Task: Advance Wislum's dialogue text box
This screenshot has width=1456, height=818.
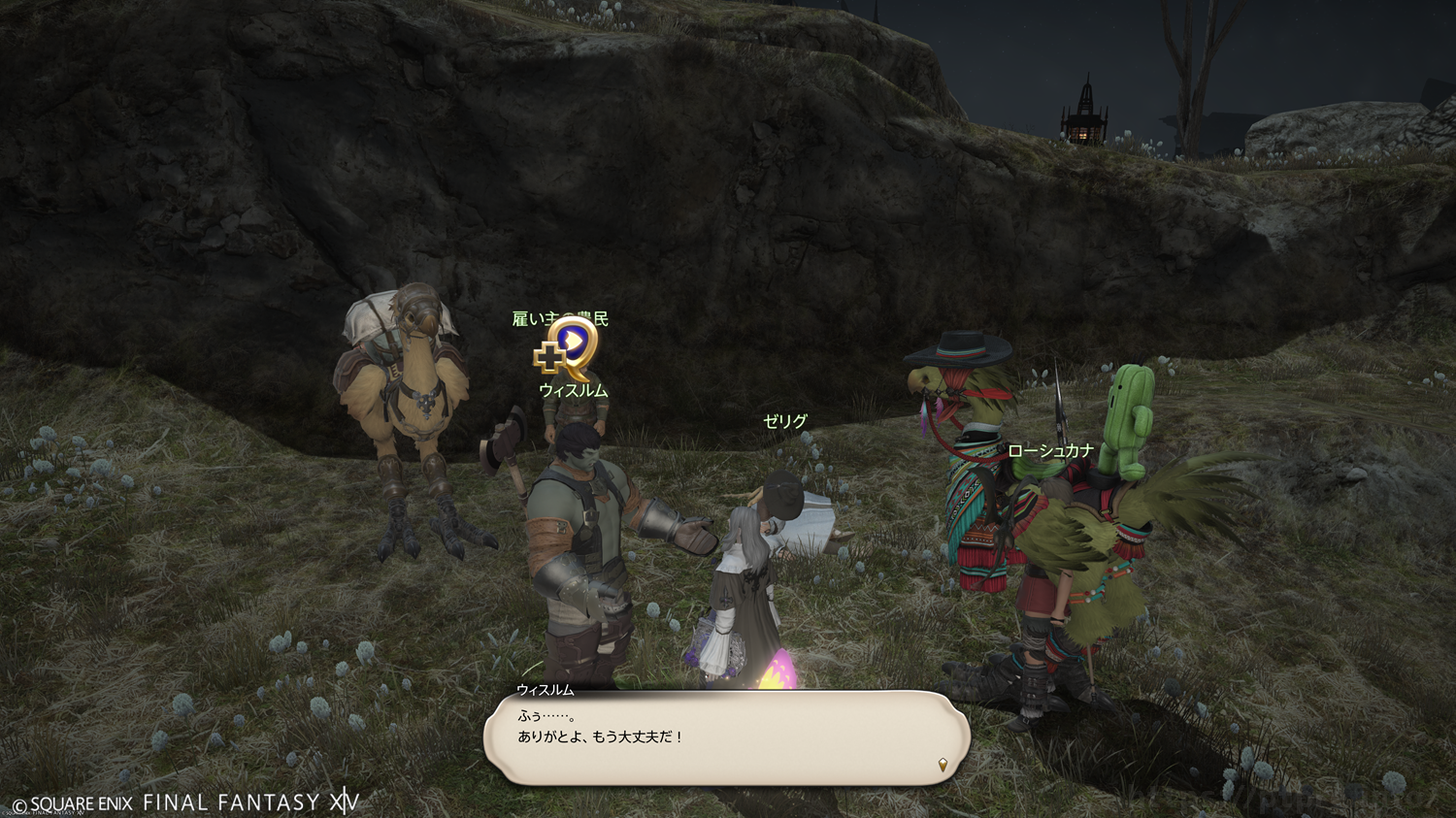Action: click(726, 737)
